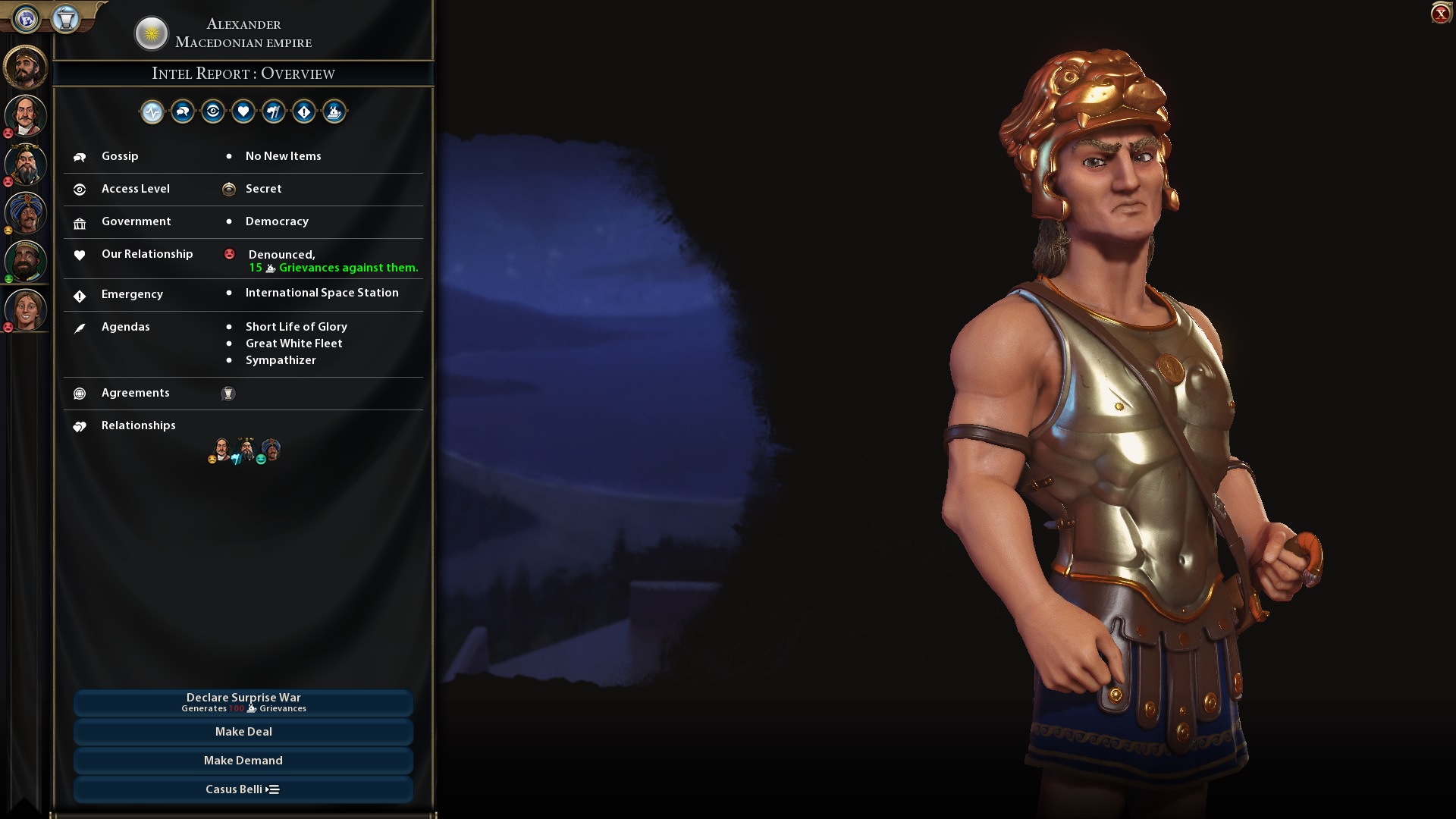Open the Relationship heart tab
1456x819 pixels.
(x=243, y=111)
